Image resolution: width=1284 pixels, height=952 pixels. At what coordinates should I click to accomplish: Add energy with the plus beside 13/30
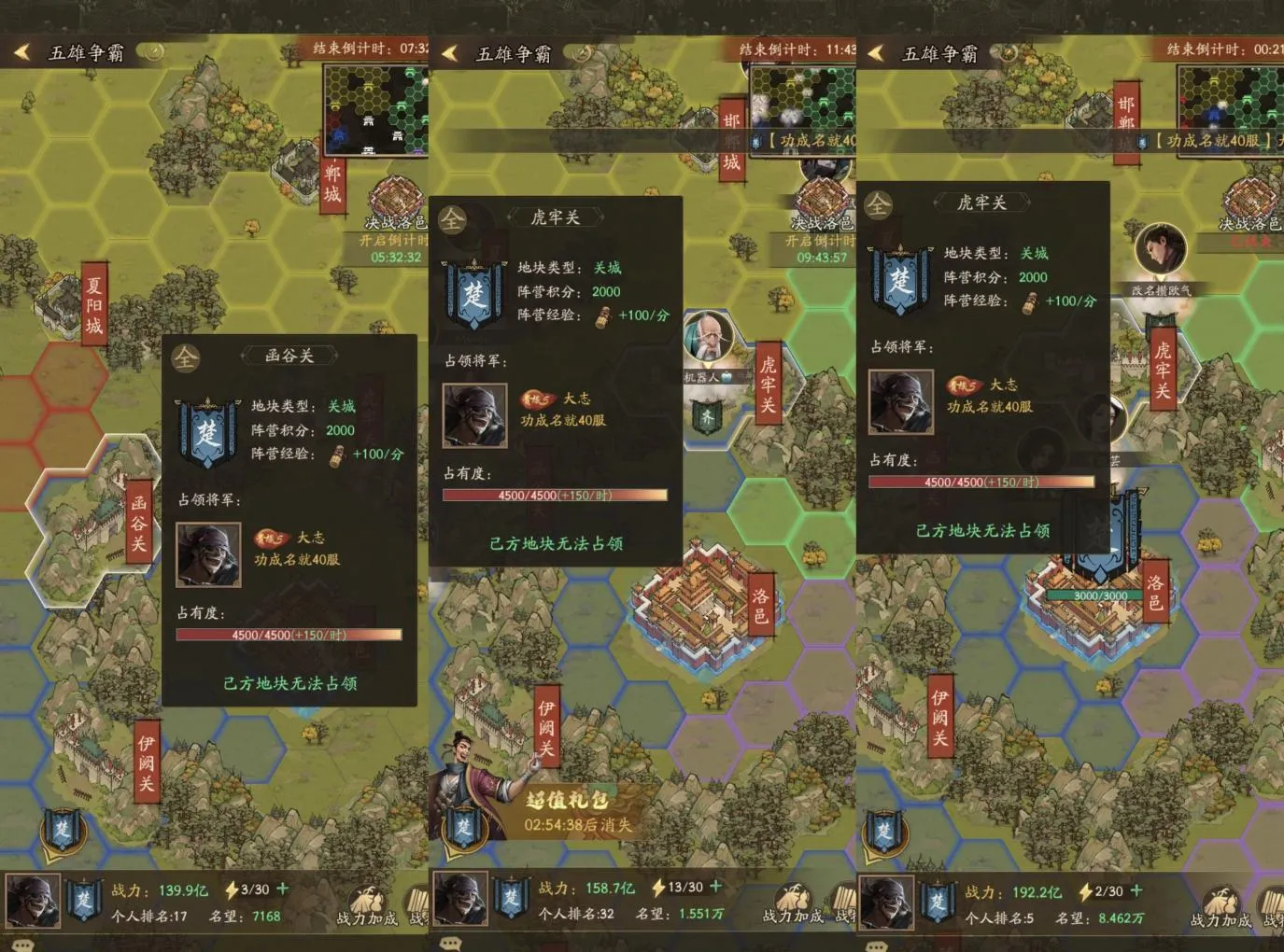pos(716,887)
